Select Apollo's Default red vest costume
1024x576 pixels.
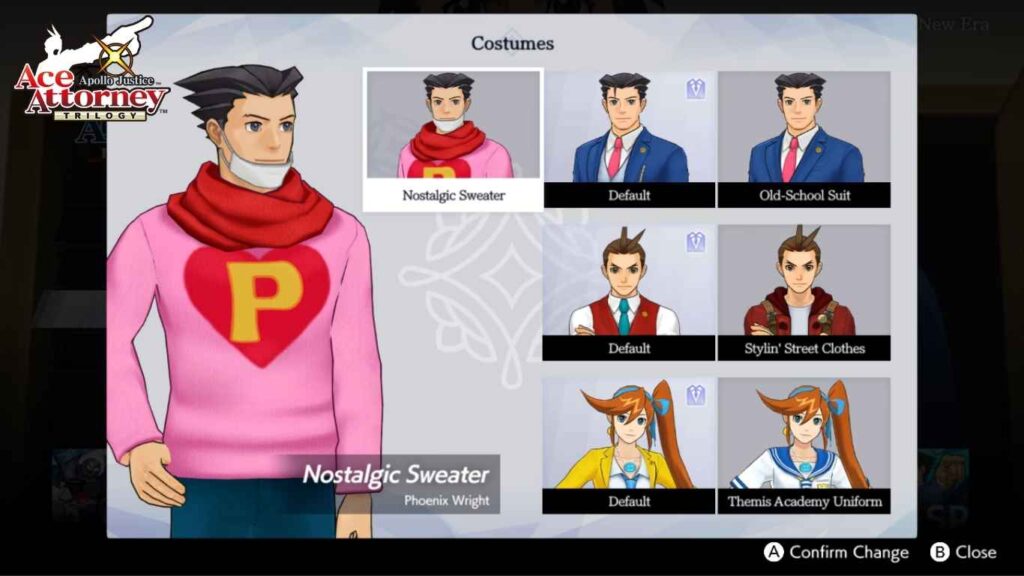tap(629, 292)
